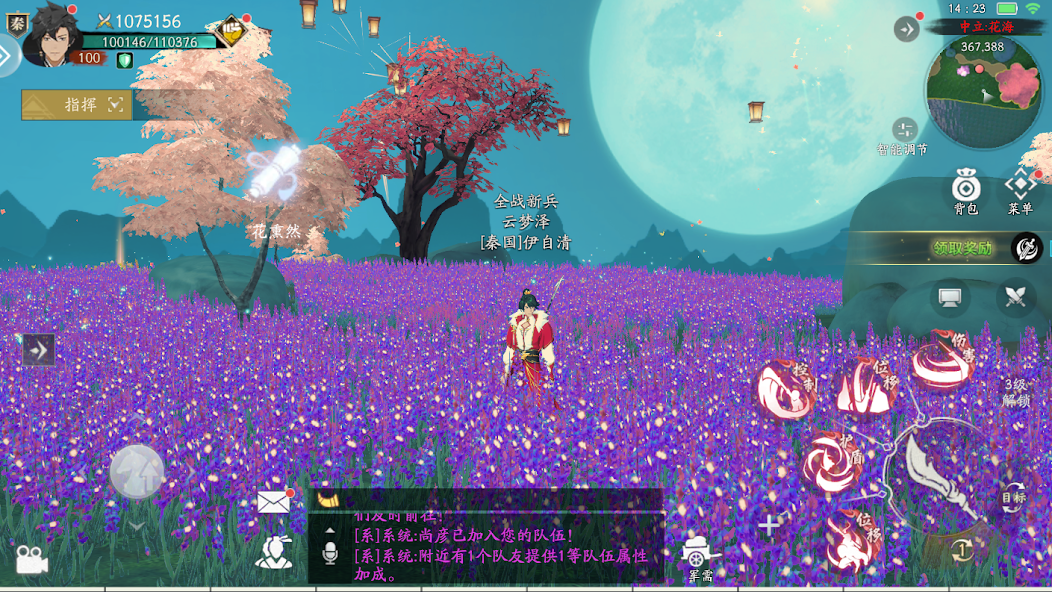
Task: Toggle 智能调节 smart adjust
Action: [x=904, y=133]
